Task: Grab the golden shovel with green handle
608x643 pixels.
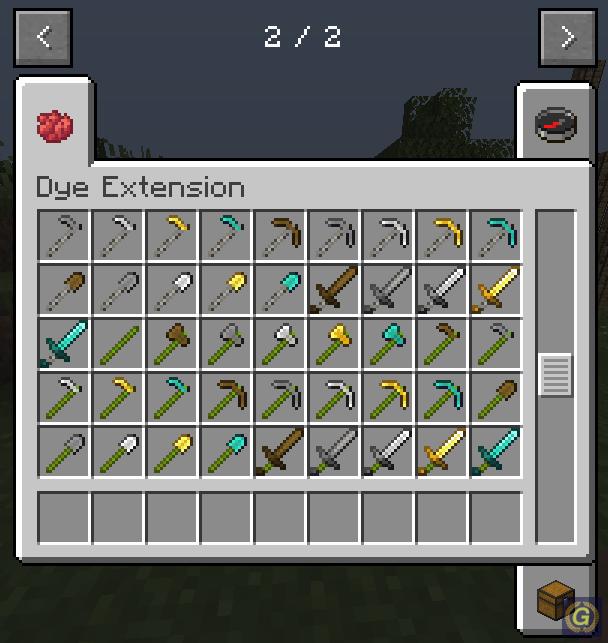Action: point(173,451)
